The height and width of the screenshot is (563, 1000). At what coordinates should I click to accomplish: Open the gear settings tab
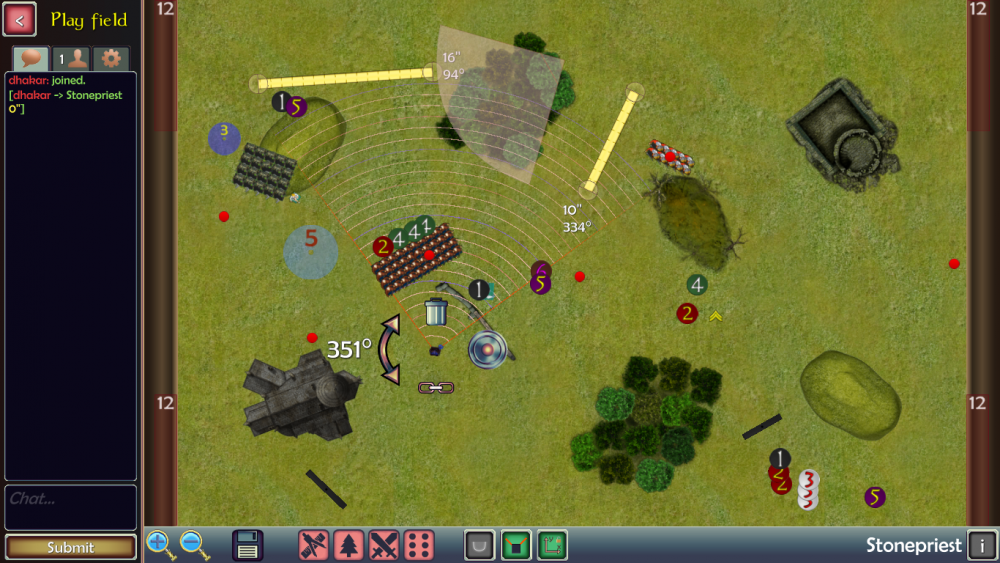click(111, 59)
